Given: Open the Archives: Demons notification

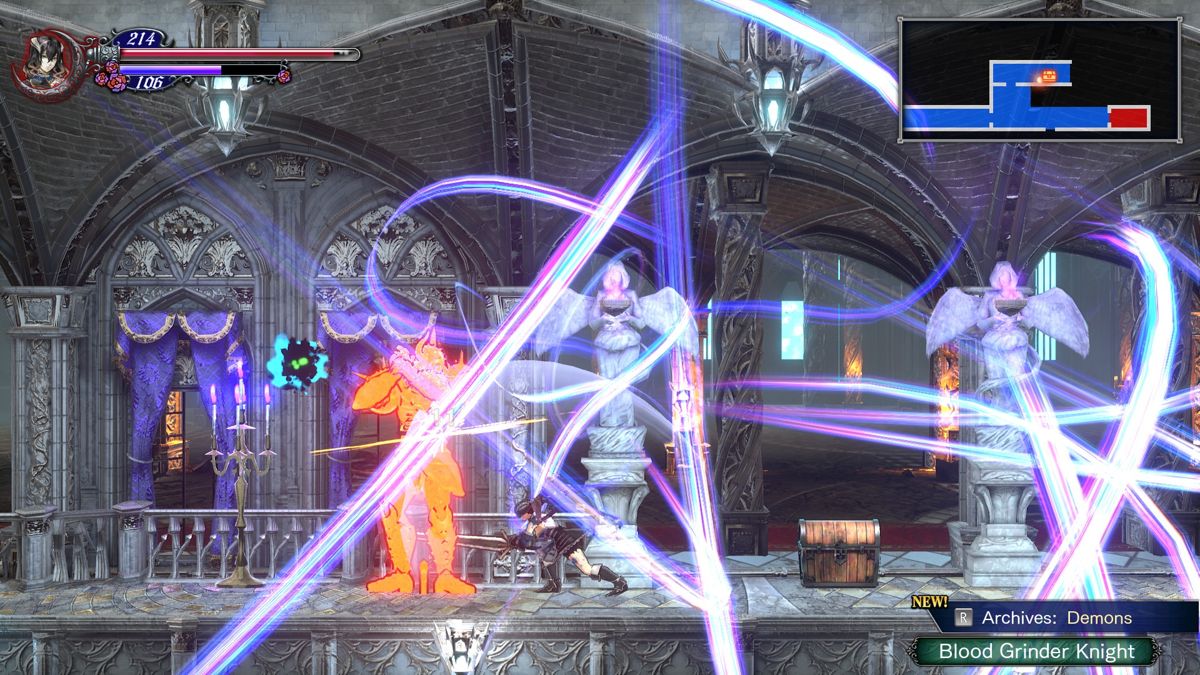Looking at the screenshot, I should [x=1056, y=618].
